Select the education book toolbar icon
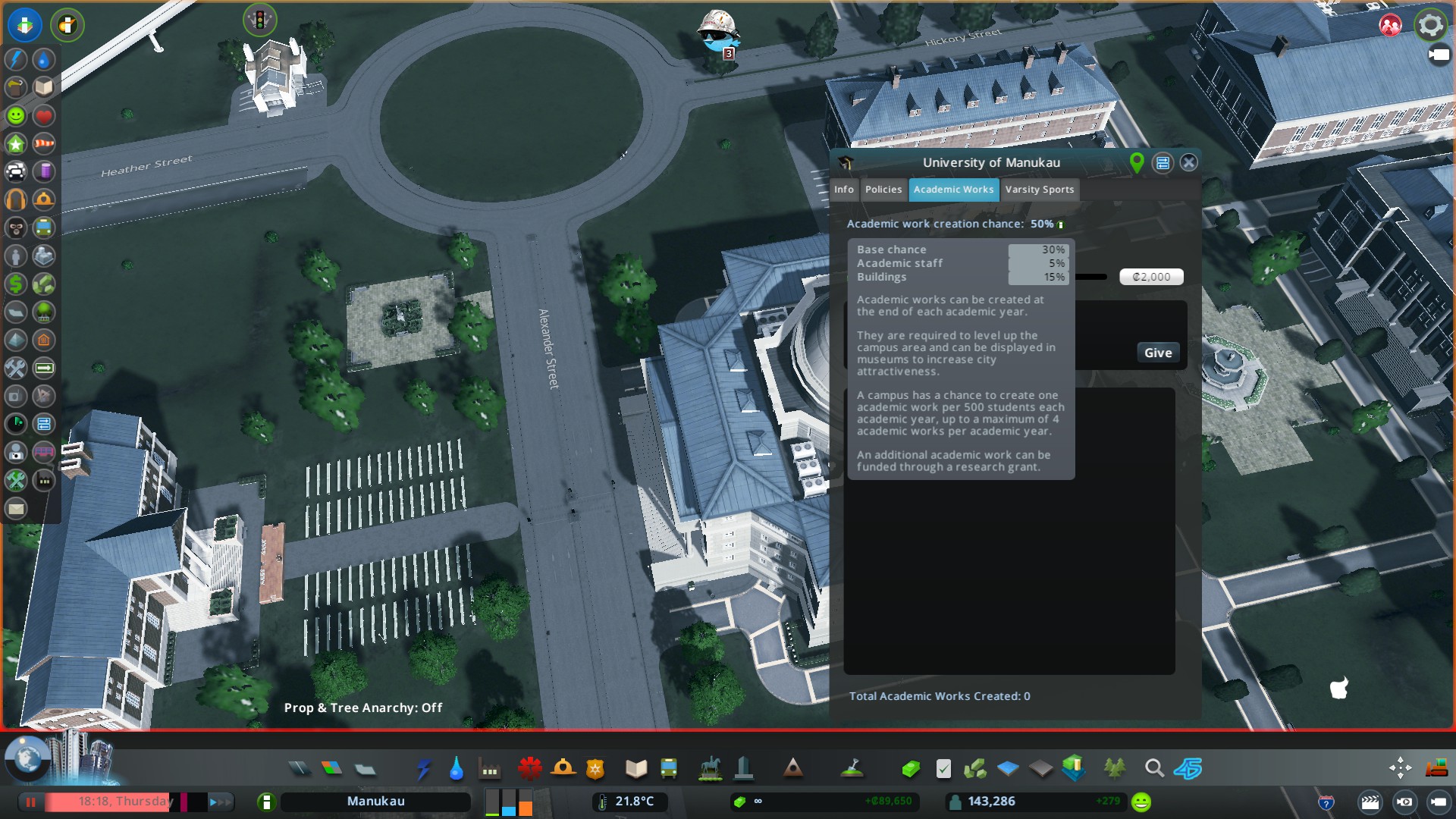 pos(636,769)
